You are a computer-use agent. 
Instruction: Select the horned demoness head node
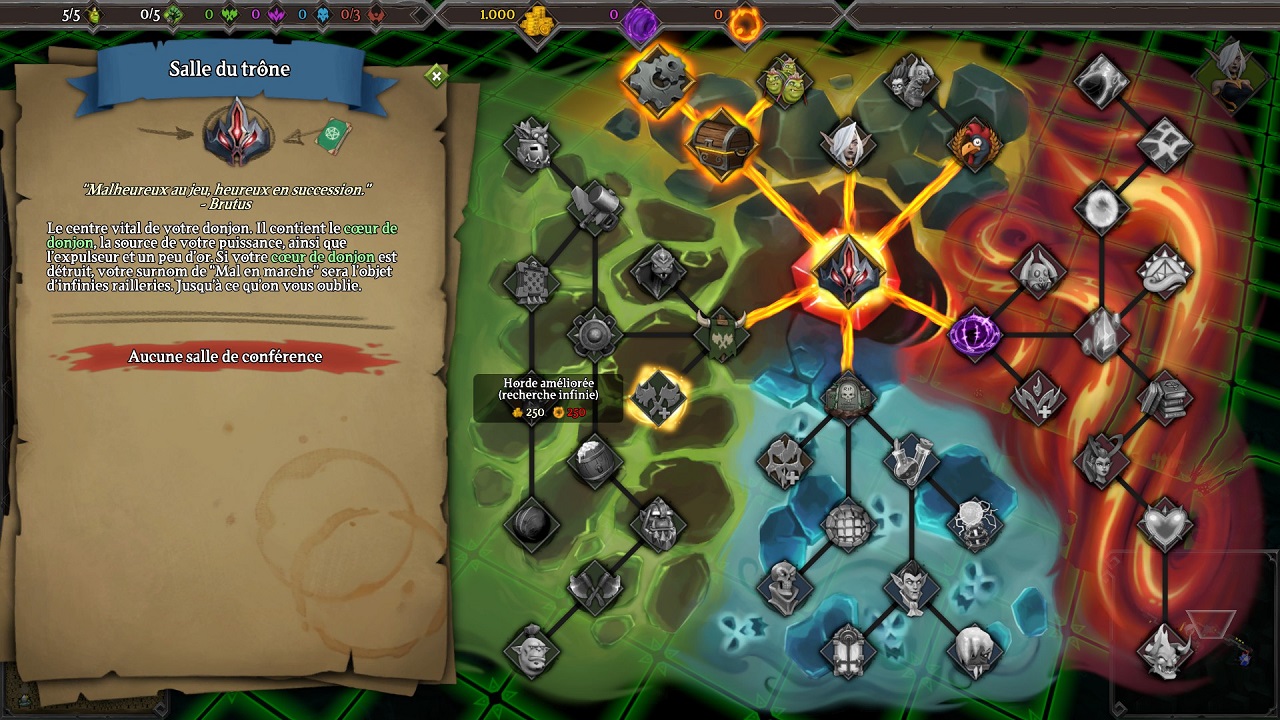coord(1101,461)
